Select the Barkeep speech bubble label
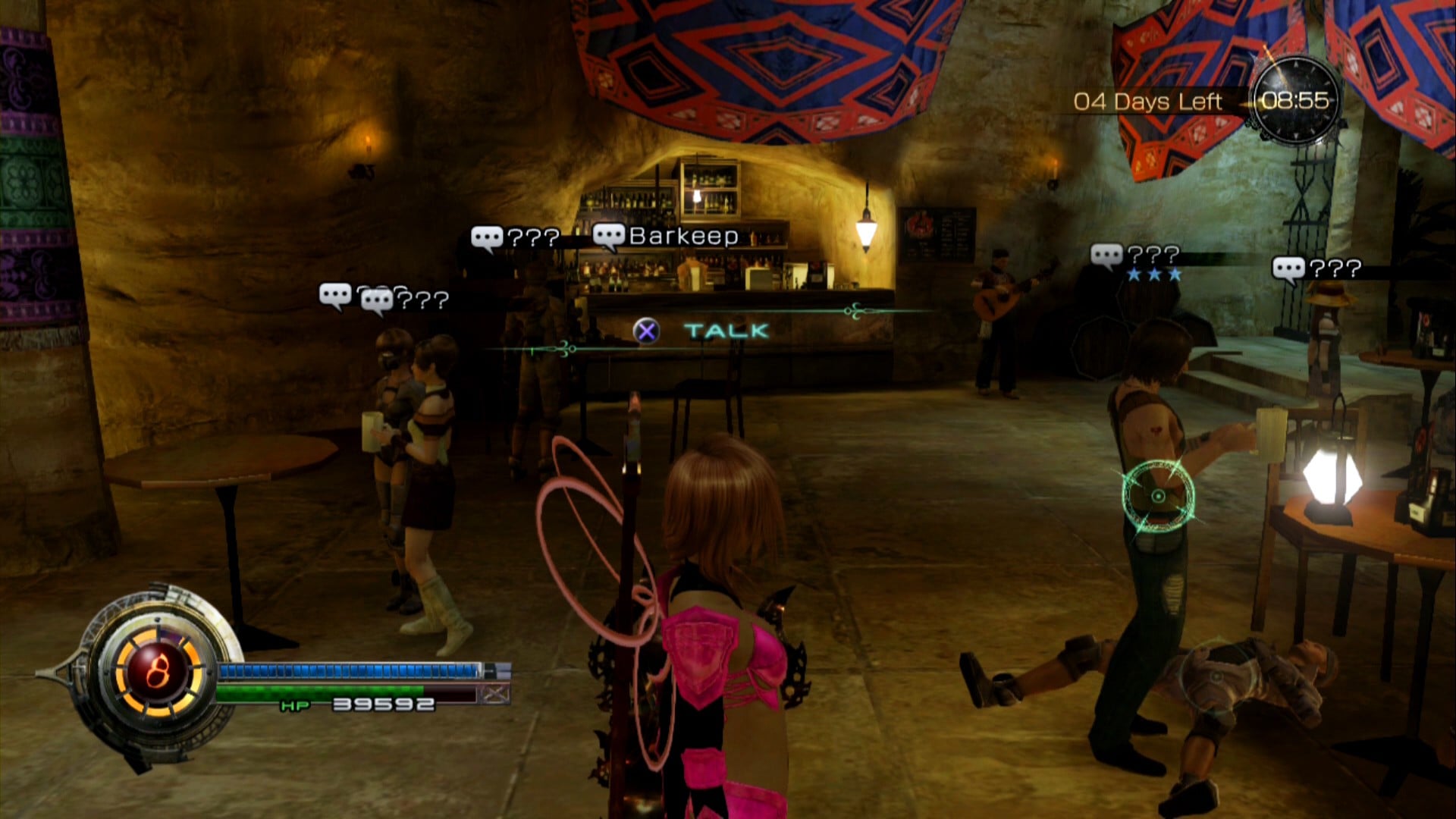The height and width of the screenshot is (819, 1456). coord(666,237)
